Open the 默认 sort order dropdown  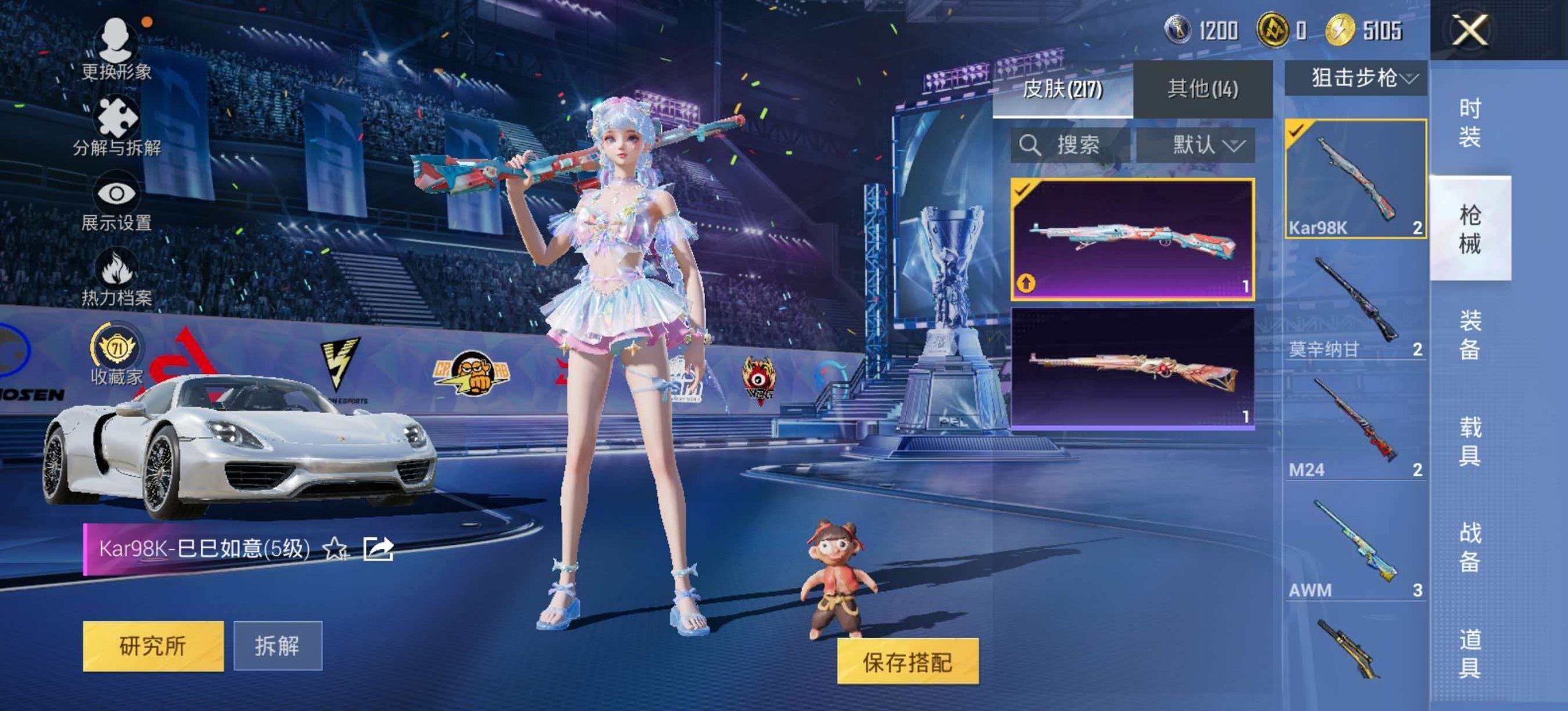point(1202,146)
